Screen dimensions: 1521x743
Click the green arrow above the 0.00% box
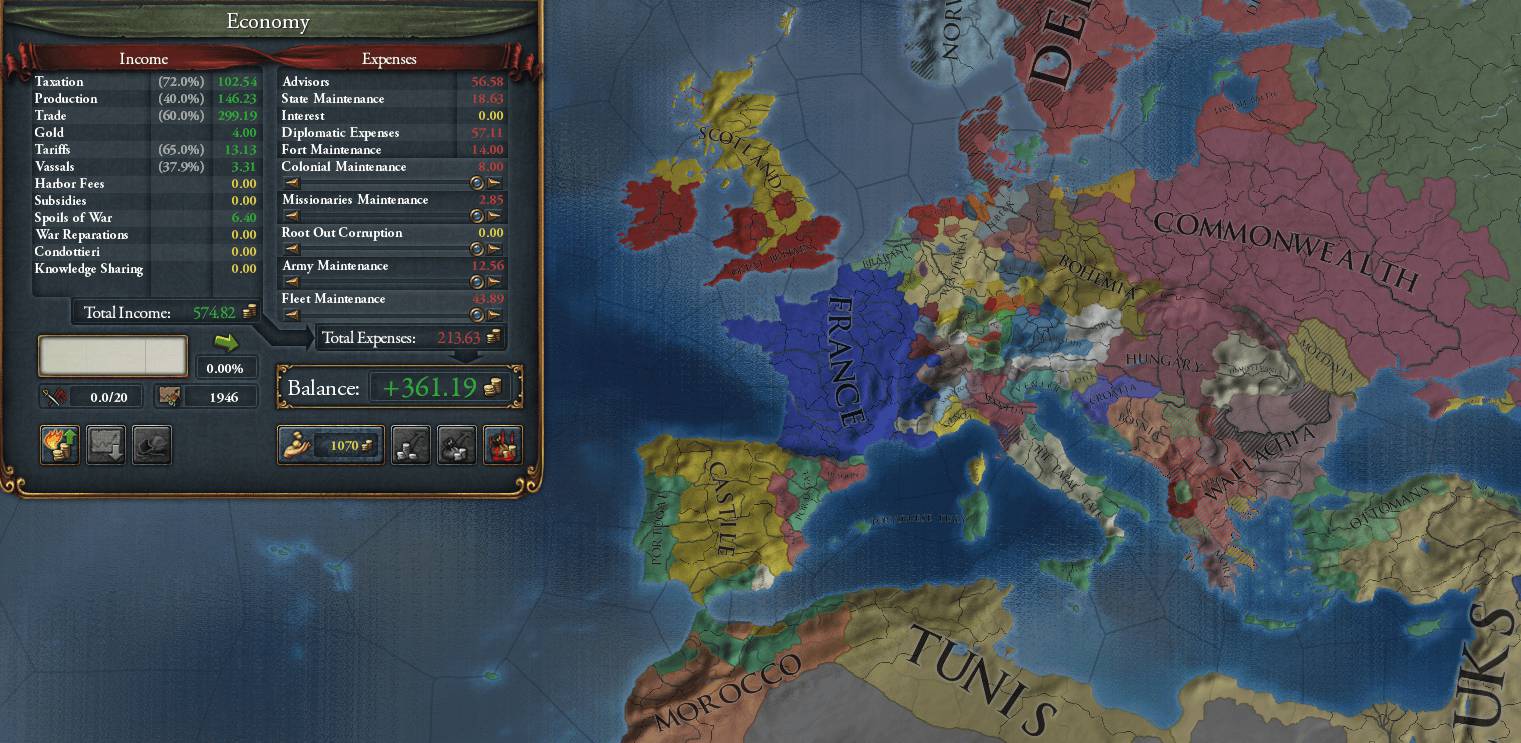pos(227,342)
